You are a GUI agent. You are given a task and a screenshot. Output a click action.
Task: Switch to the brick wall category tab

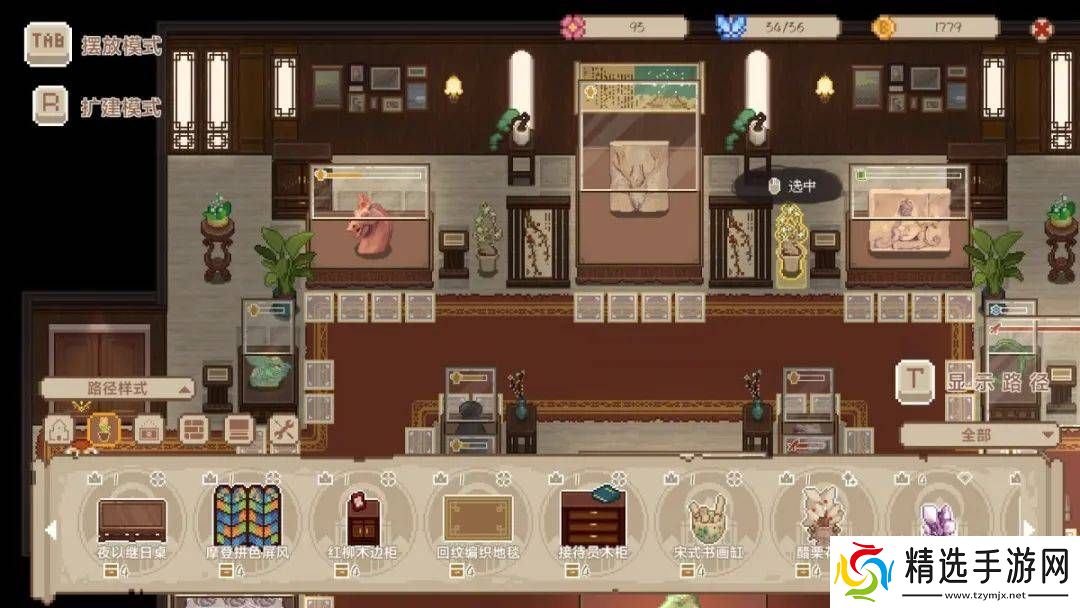coord(194,430)
